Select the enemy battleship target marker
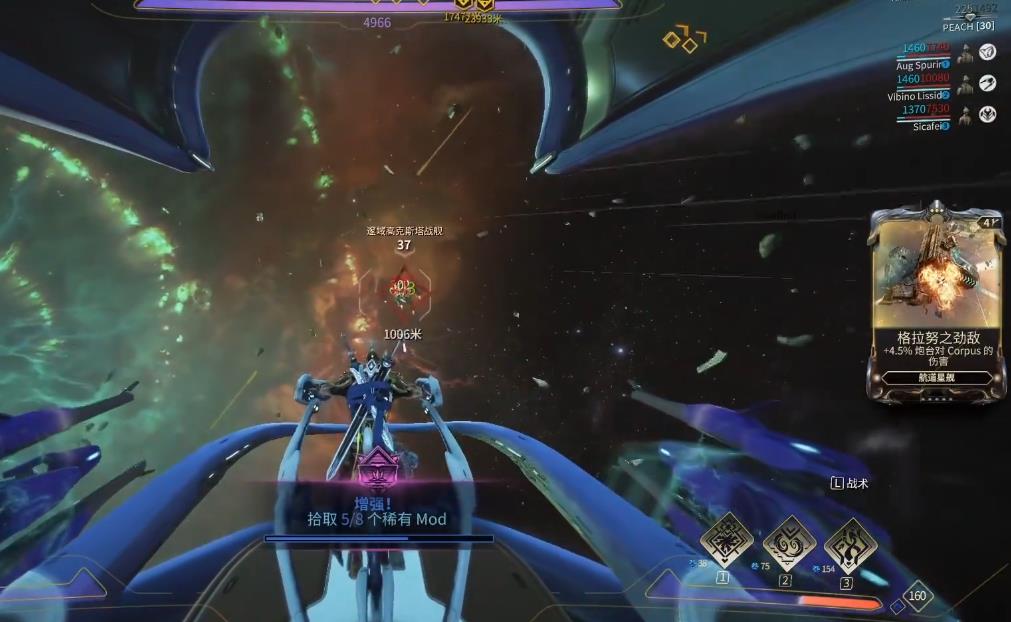This screenshot has height=622, width=1011. click(x=403, y=288)
